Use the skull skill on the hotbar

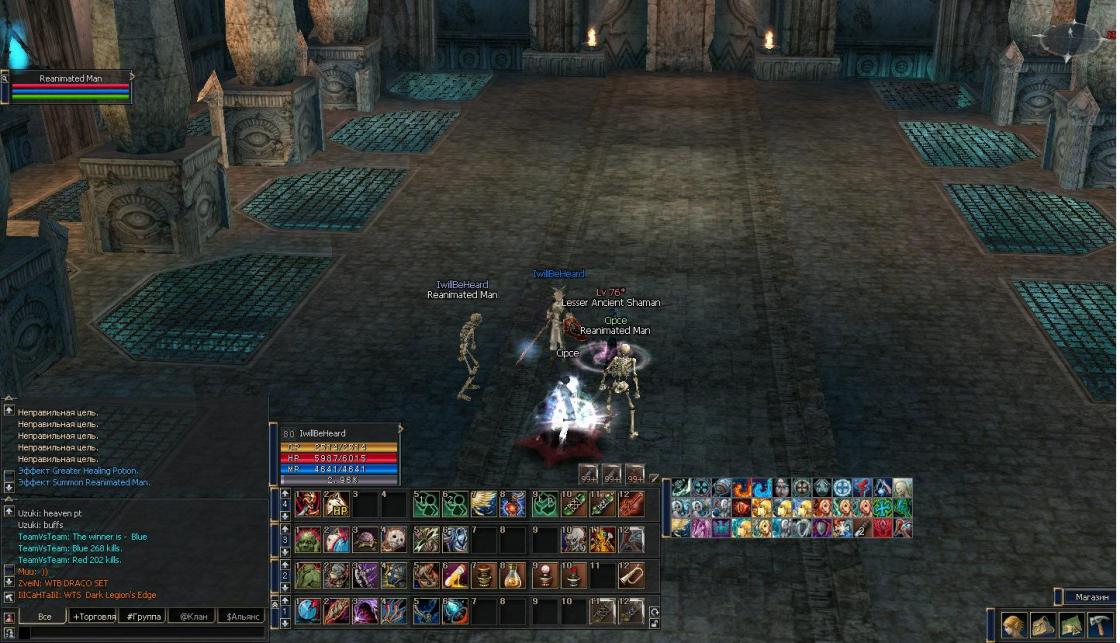(395, 540)
